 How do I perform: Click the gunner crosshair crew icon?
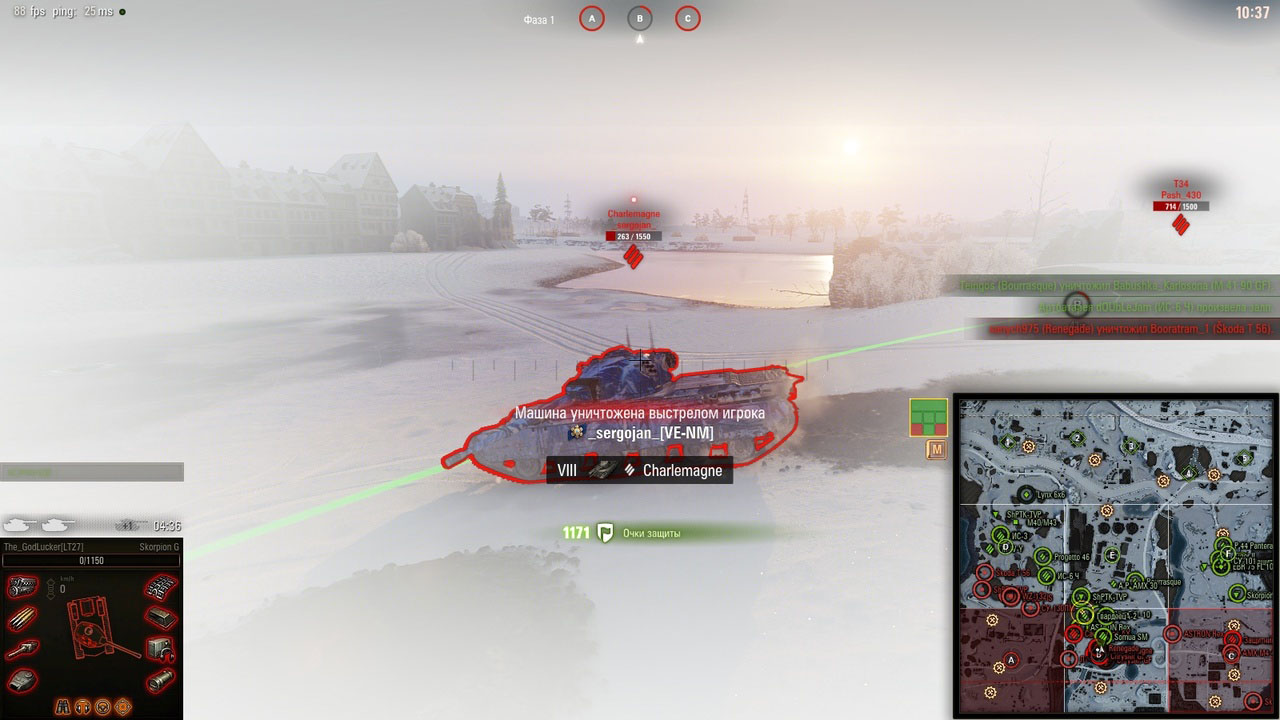coord(124,706)
